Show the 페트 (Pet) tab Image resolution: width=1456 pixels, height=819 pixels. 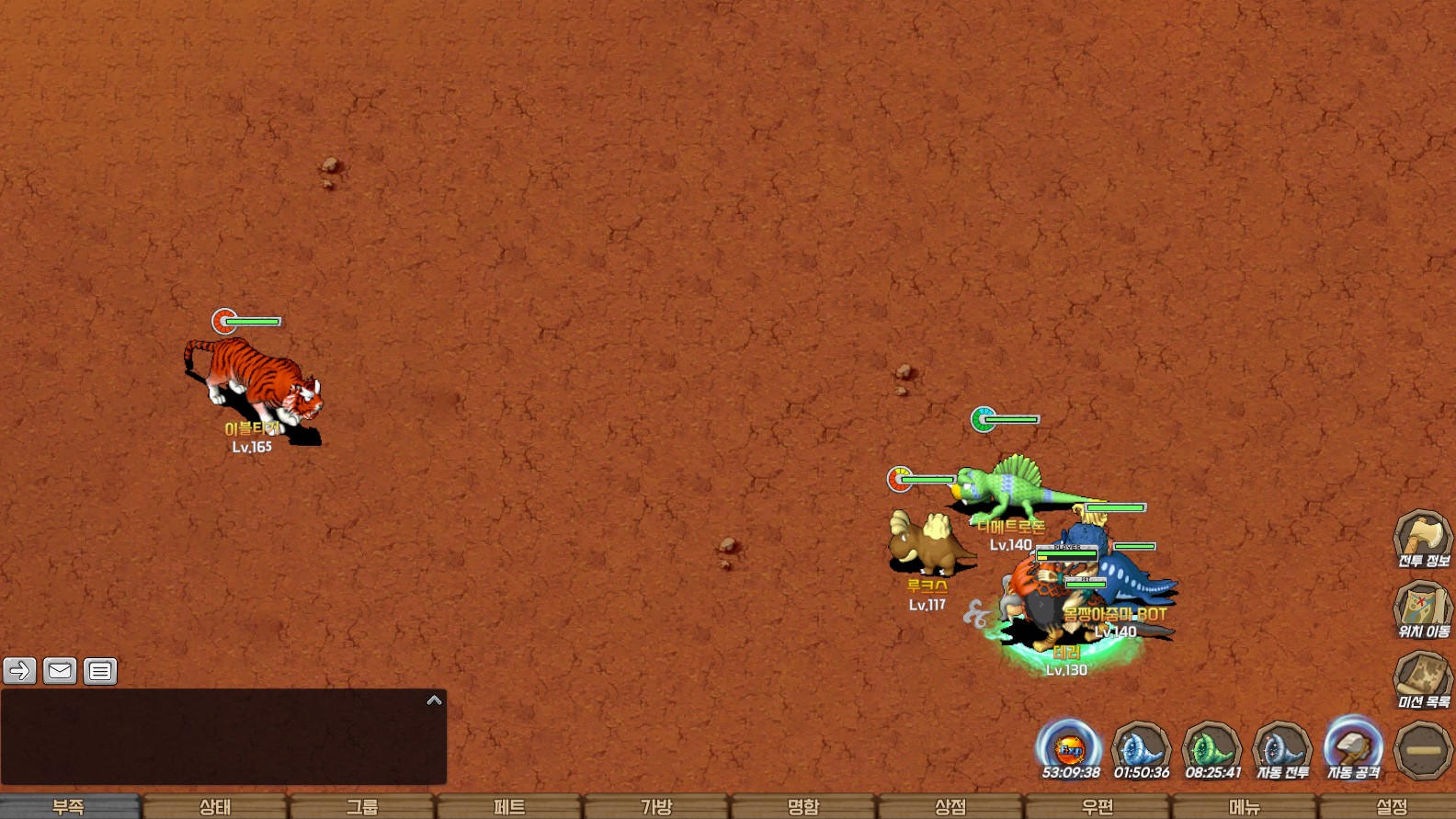(x=509, y=806)
